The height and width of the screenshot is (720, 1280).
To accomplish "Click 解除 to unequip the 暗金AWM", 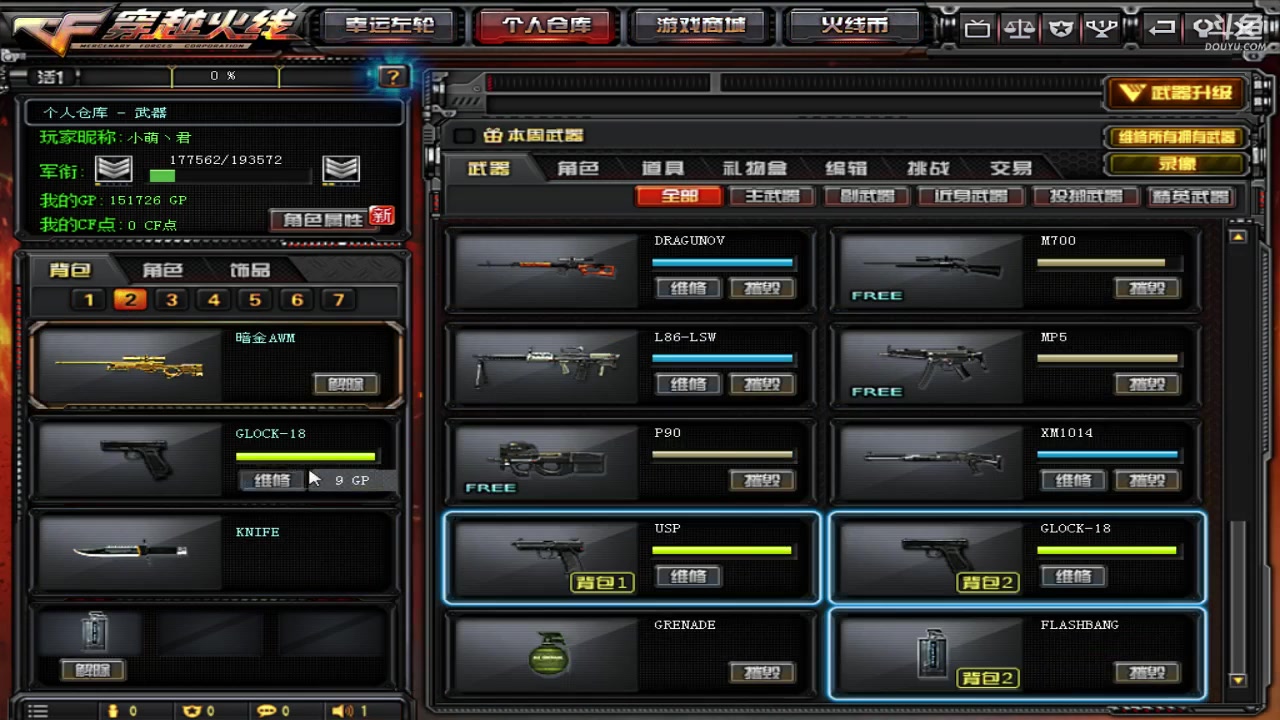I will point(346,384).
